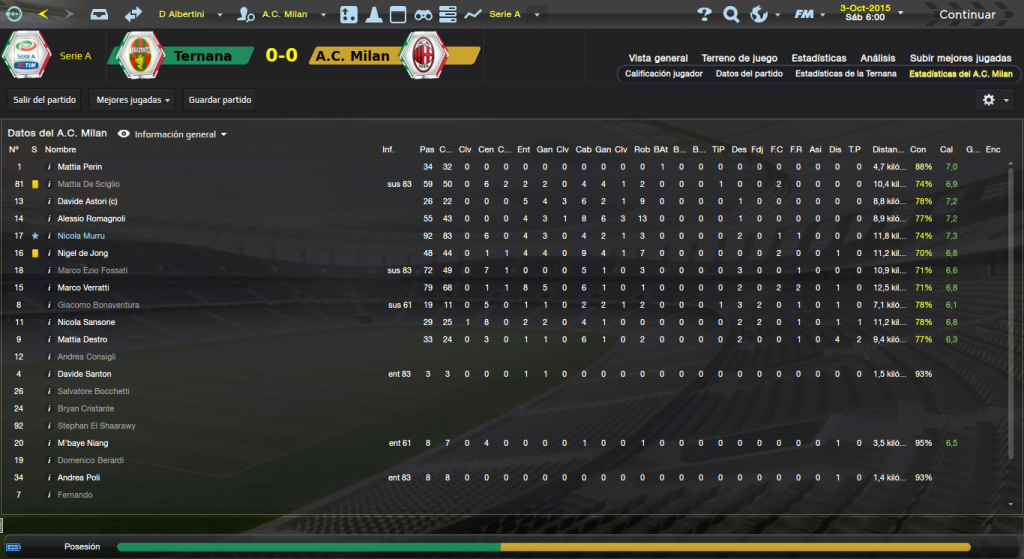Go to the Análisis tab
This screenshot has width=1024, height=559.
[x=878, y=58]
